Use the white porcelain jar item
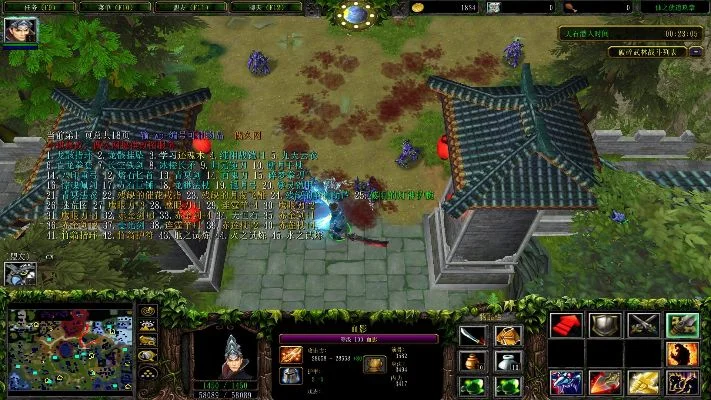The image size is (711, 400). tap(509, 360)
